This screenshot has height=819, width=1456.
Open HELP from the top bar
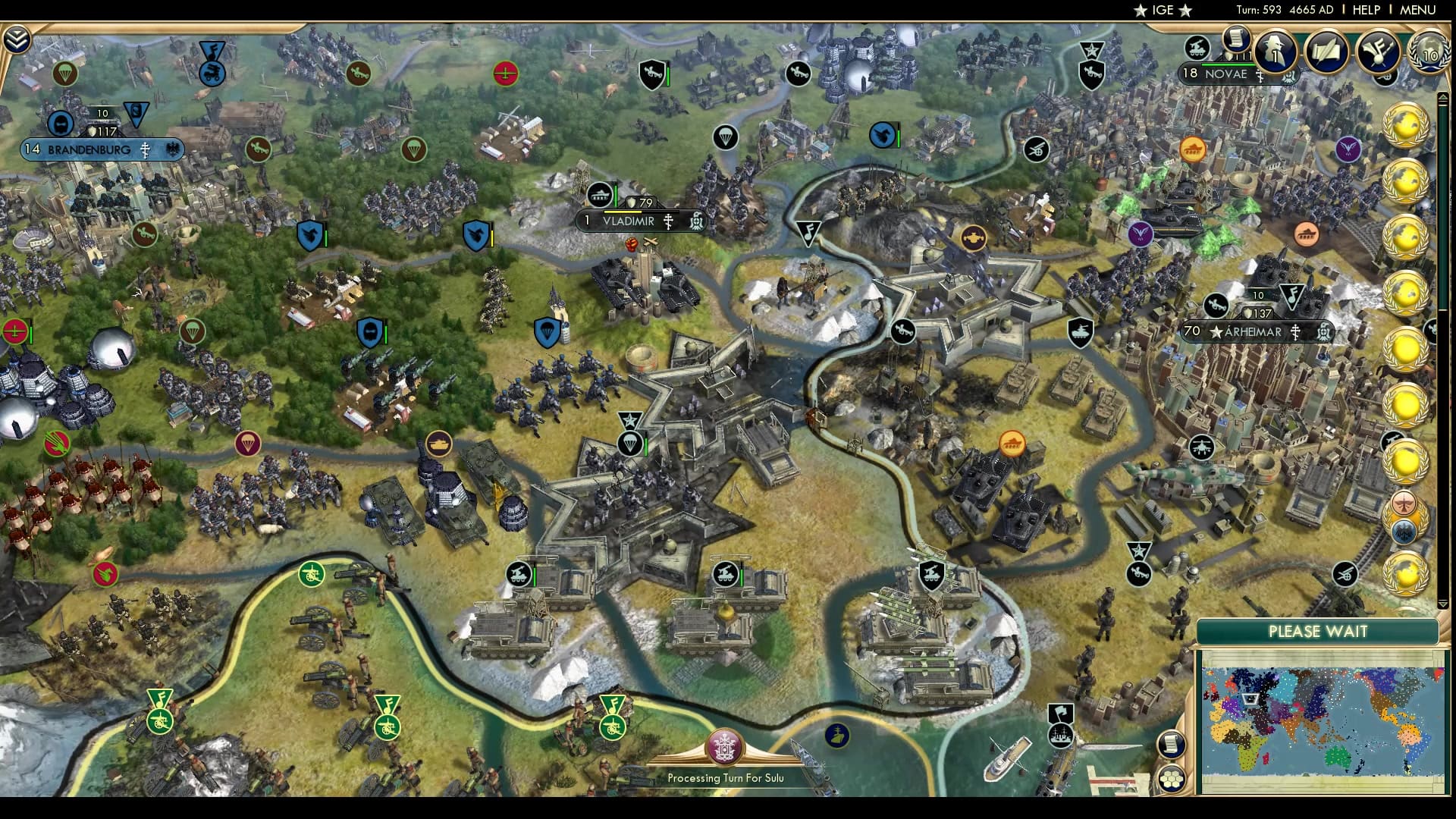point(1366,11)
